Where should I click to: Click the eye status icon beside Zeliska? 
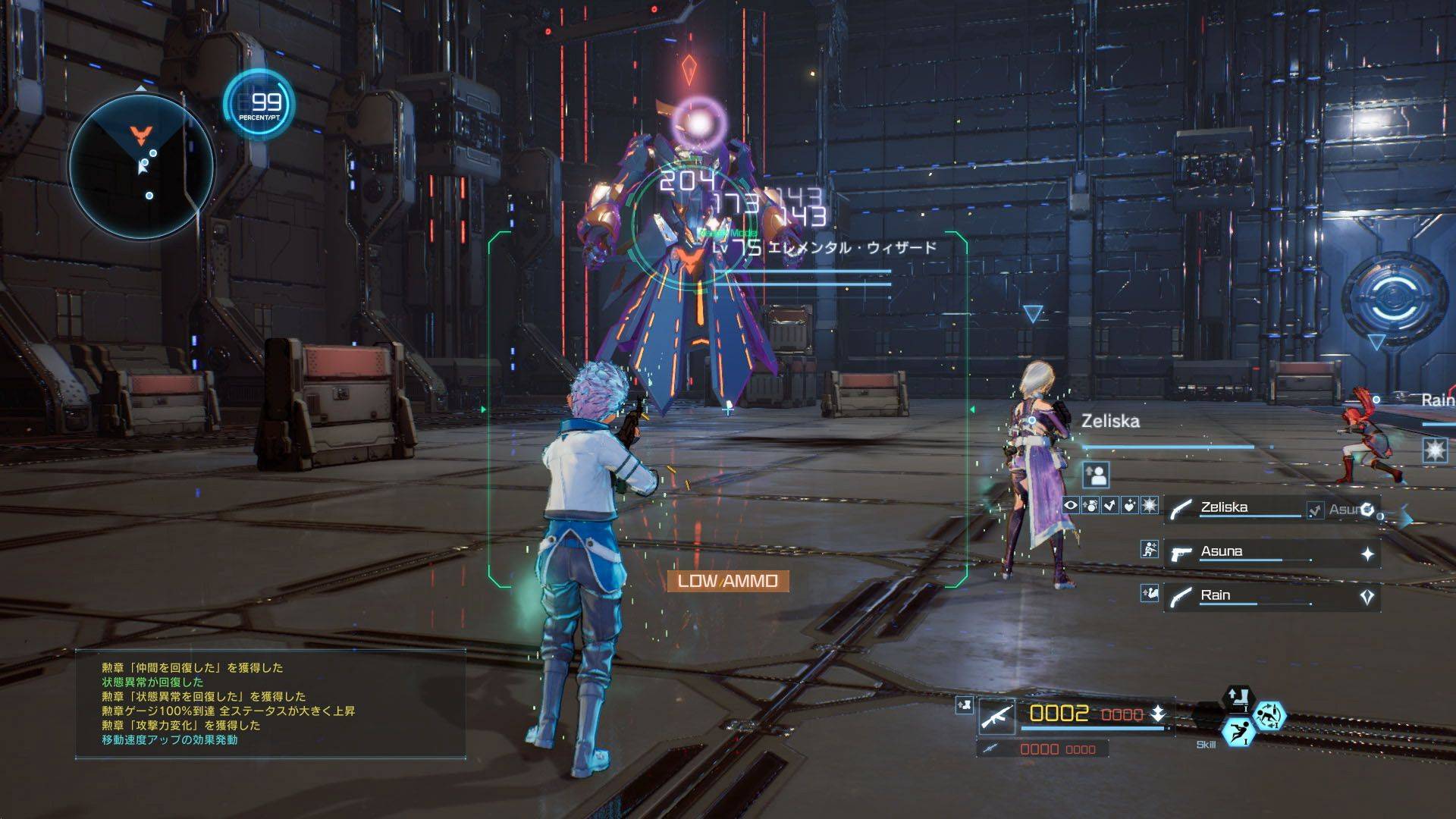tap(1071, 505)
